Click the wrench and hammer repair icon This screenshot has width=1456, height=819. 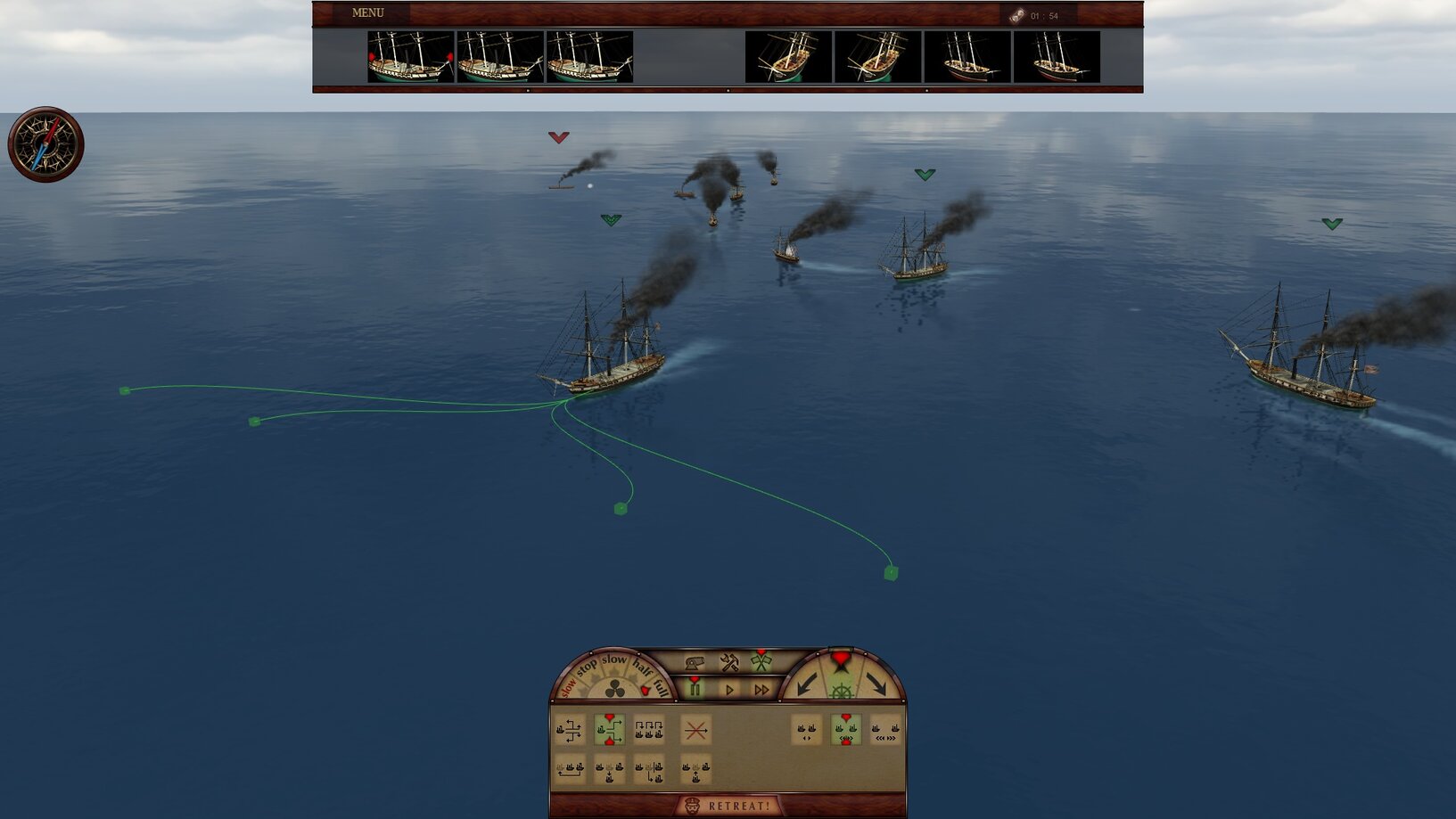click(729, 662)
